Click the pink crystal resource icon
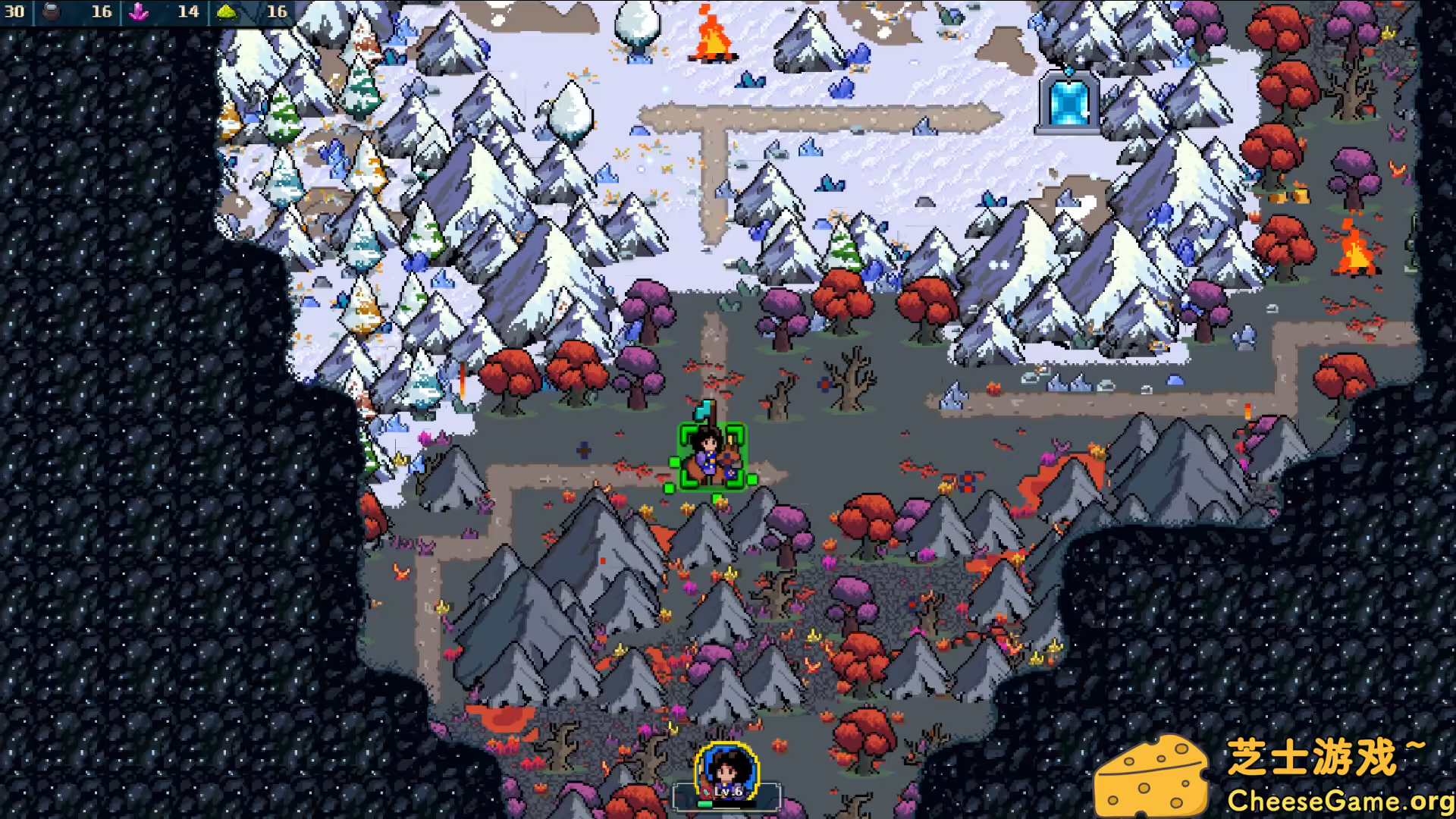 (138, 11)
